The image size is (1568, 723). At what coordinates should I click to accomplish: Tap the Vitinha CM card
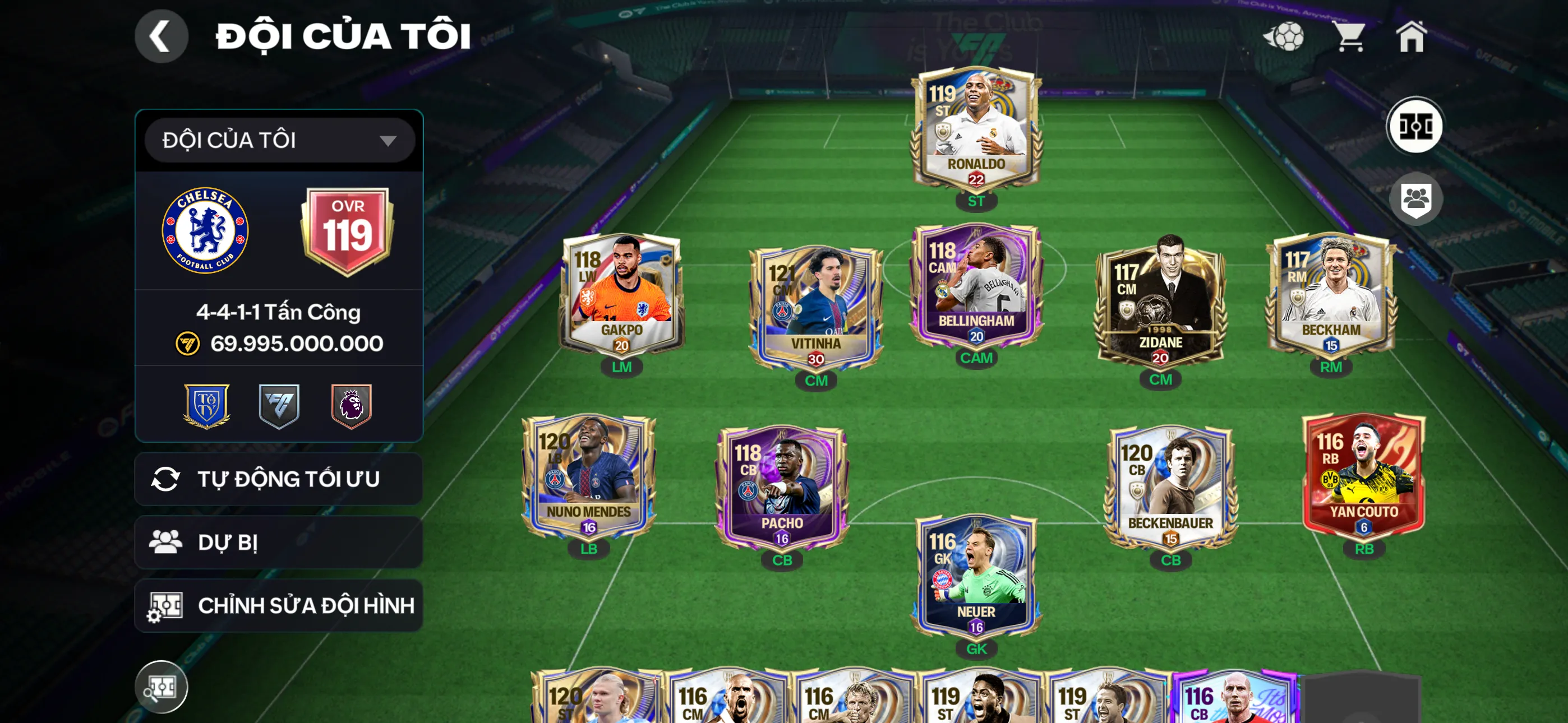point(815,306)
